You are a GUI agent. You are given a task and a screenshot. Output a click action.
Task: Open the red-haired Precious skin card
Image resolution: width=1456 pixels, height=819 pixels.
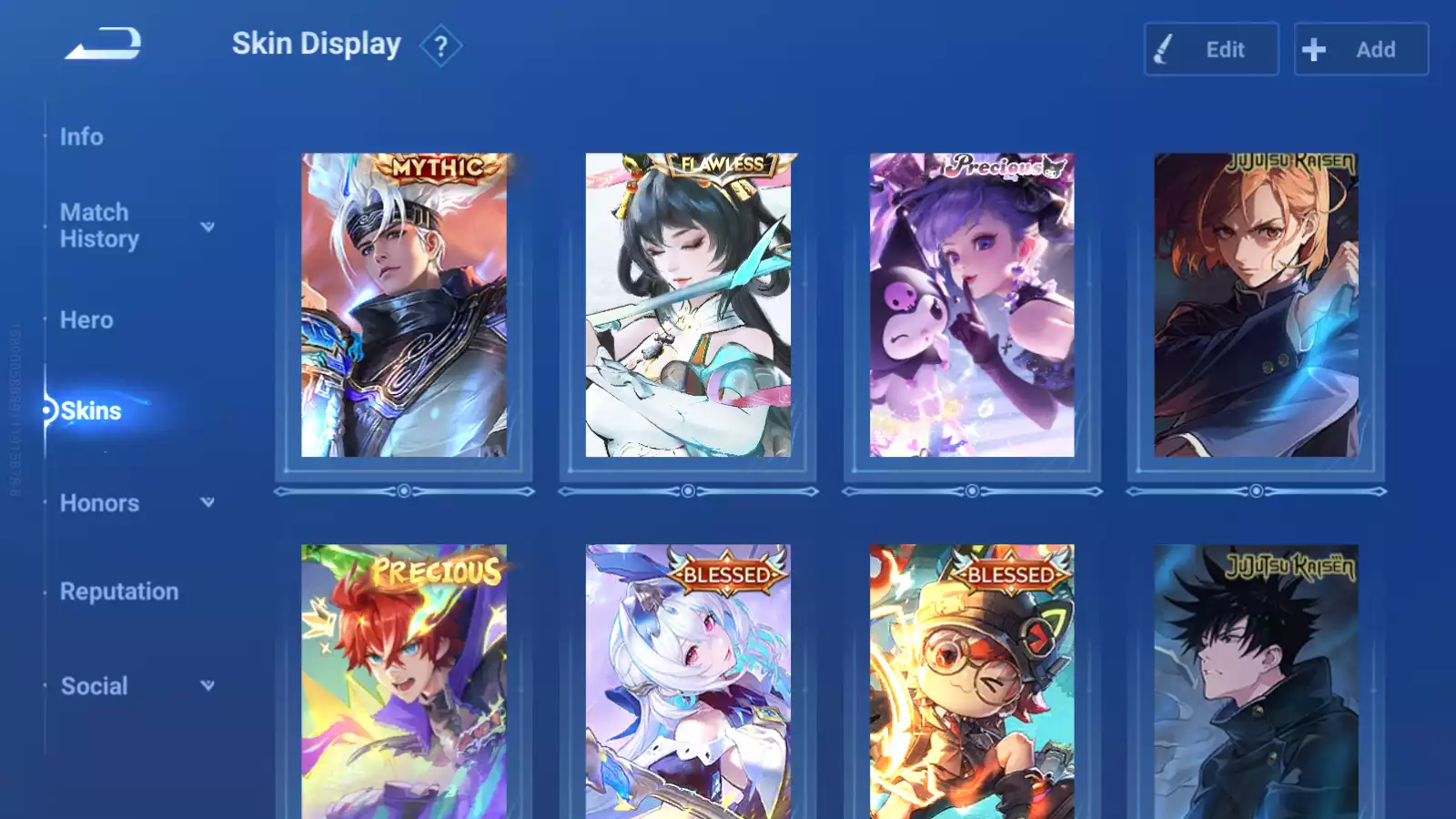click(x=404, y=681)
